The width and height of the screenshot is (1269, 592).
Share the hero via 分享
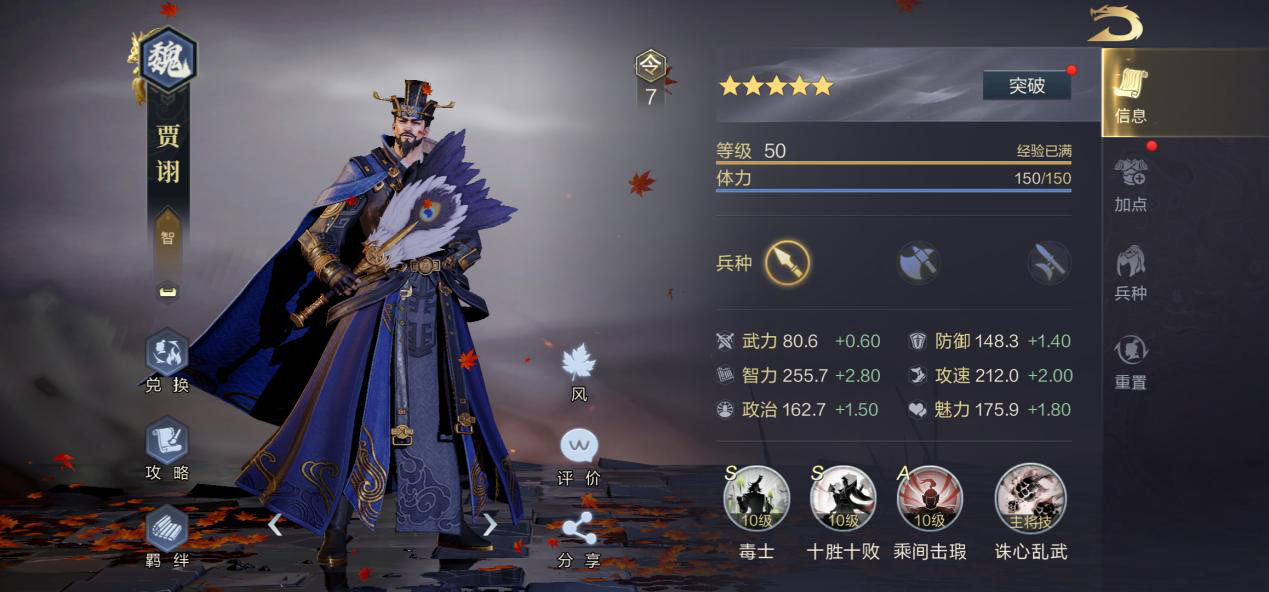point(579,538)
